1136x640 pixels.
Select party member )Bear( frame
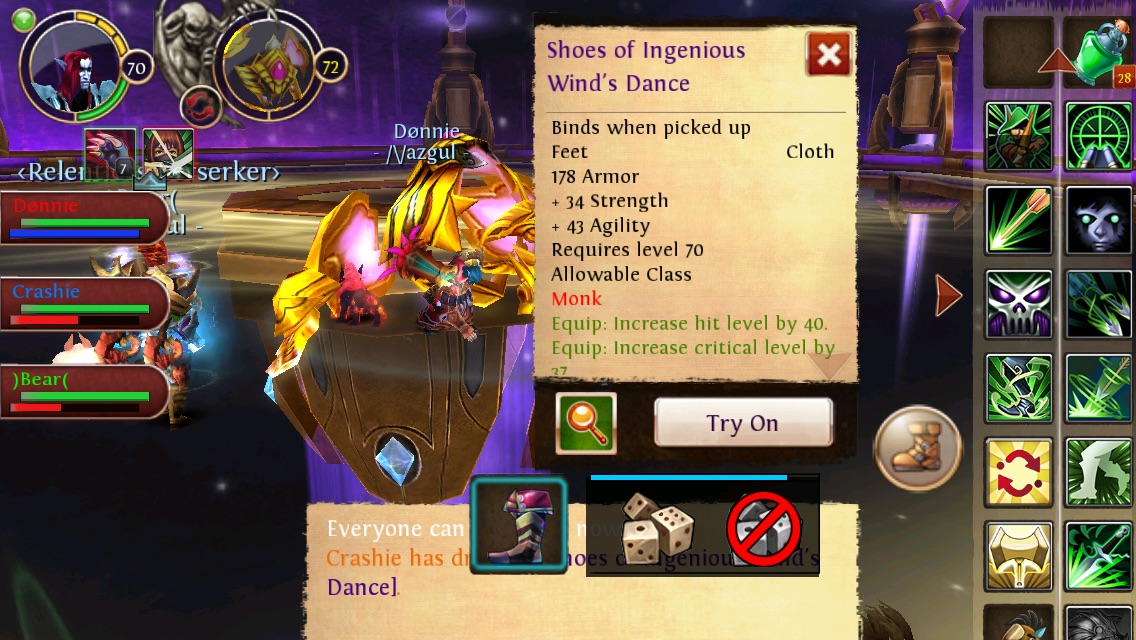click(84, 390)
